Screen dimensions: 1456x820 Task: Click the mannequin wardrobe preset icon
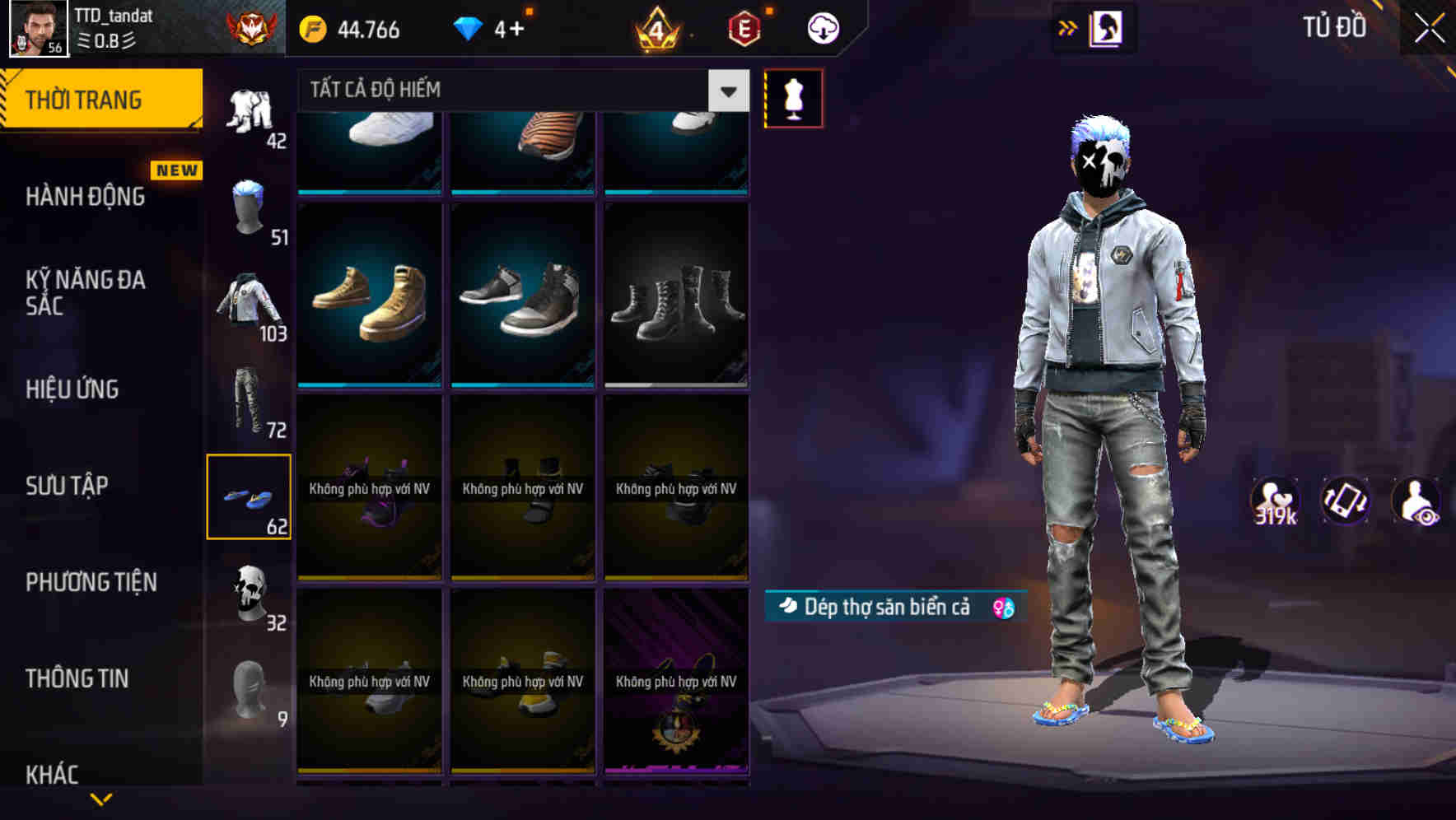click(793, 97)
